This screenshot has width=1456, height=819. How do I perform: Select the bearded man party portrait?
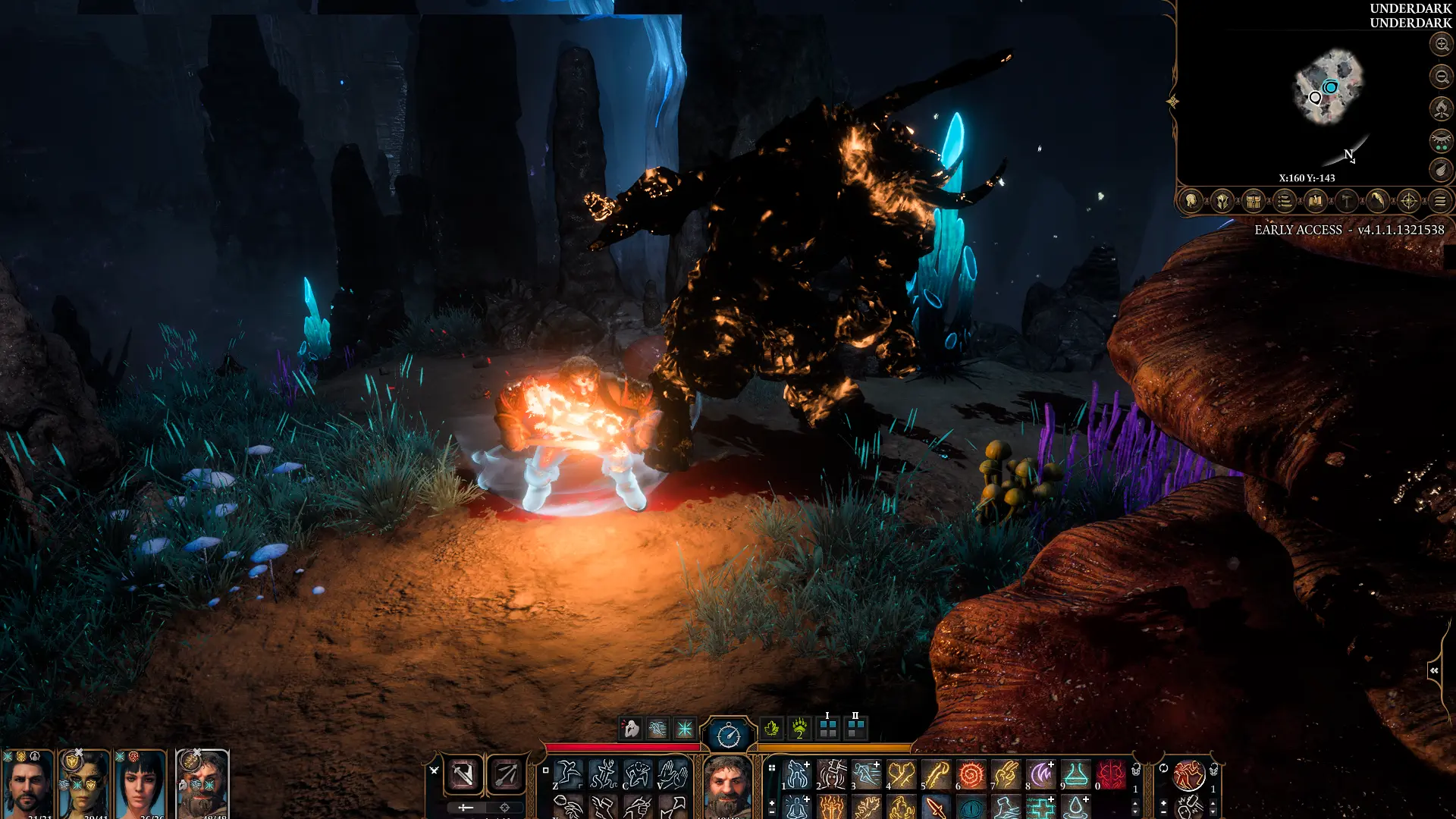28,785
